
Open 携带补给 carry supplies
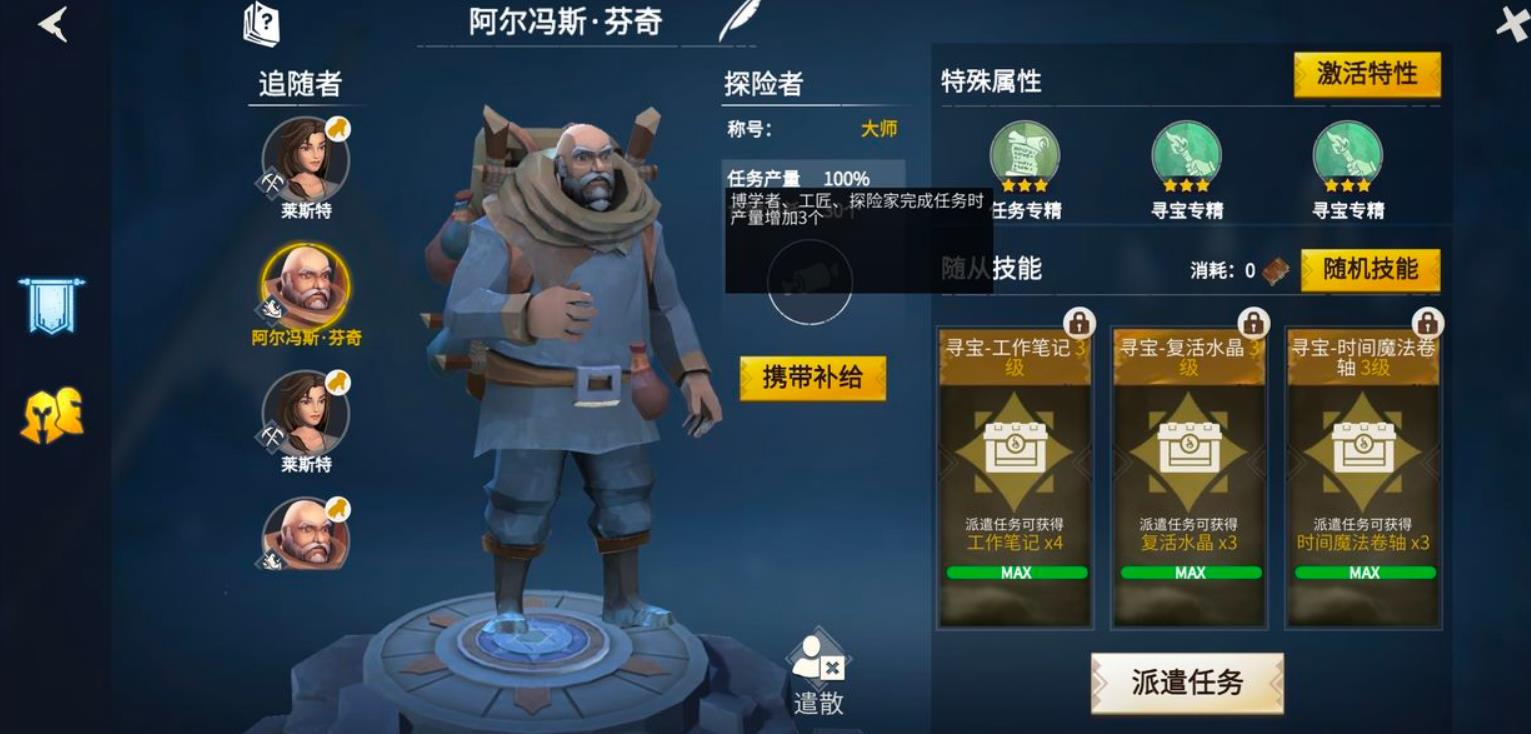click(812, 379)
